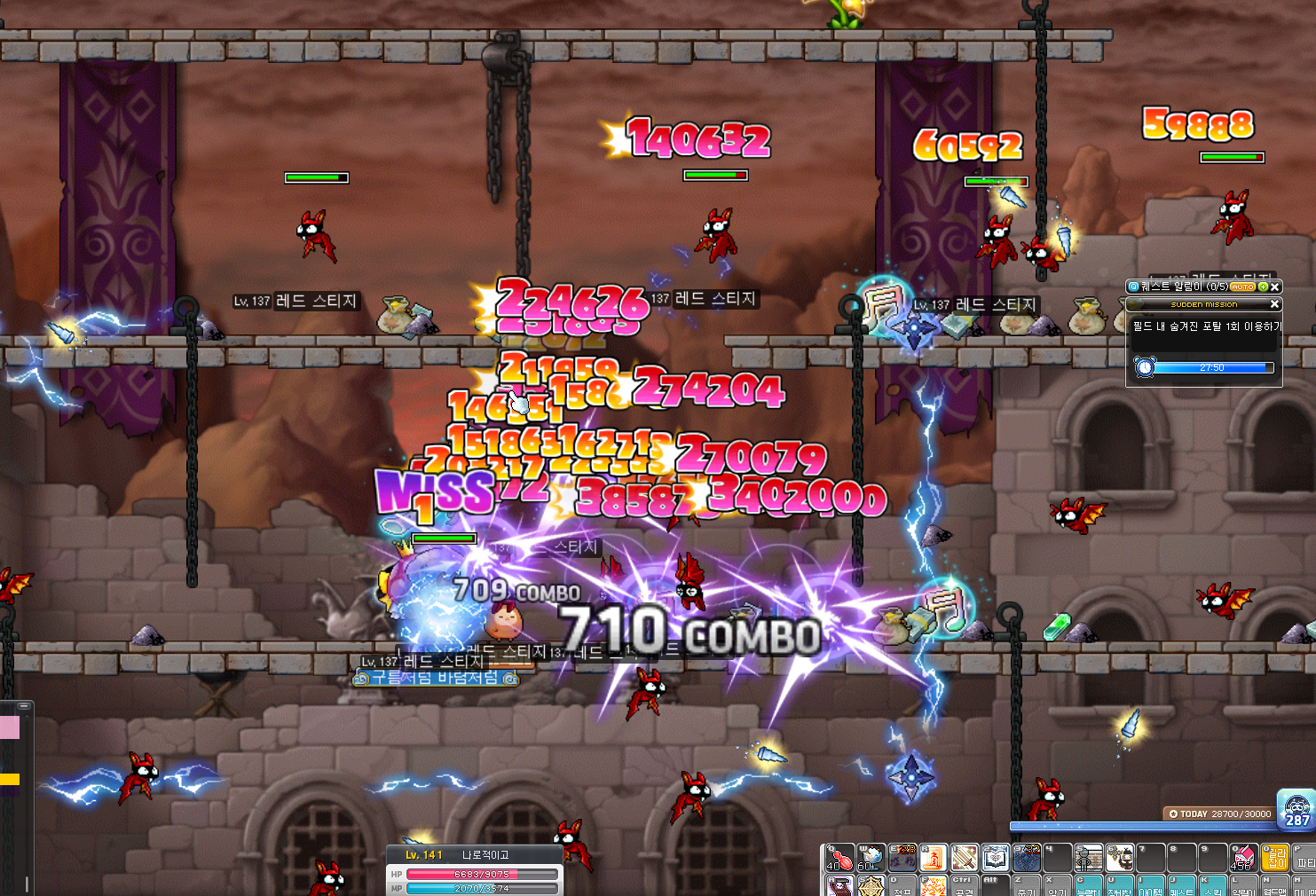Image resolution: width=1316 pixels, height=896 pixels.
Task: Activate the orange scroll skill icon
Action: pos(933,857)
